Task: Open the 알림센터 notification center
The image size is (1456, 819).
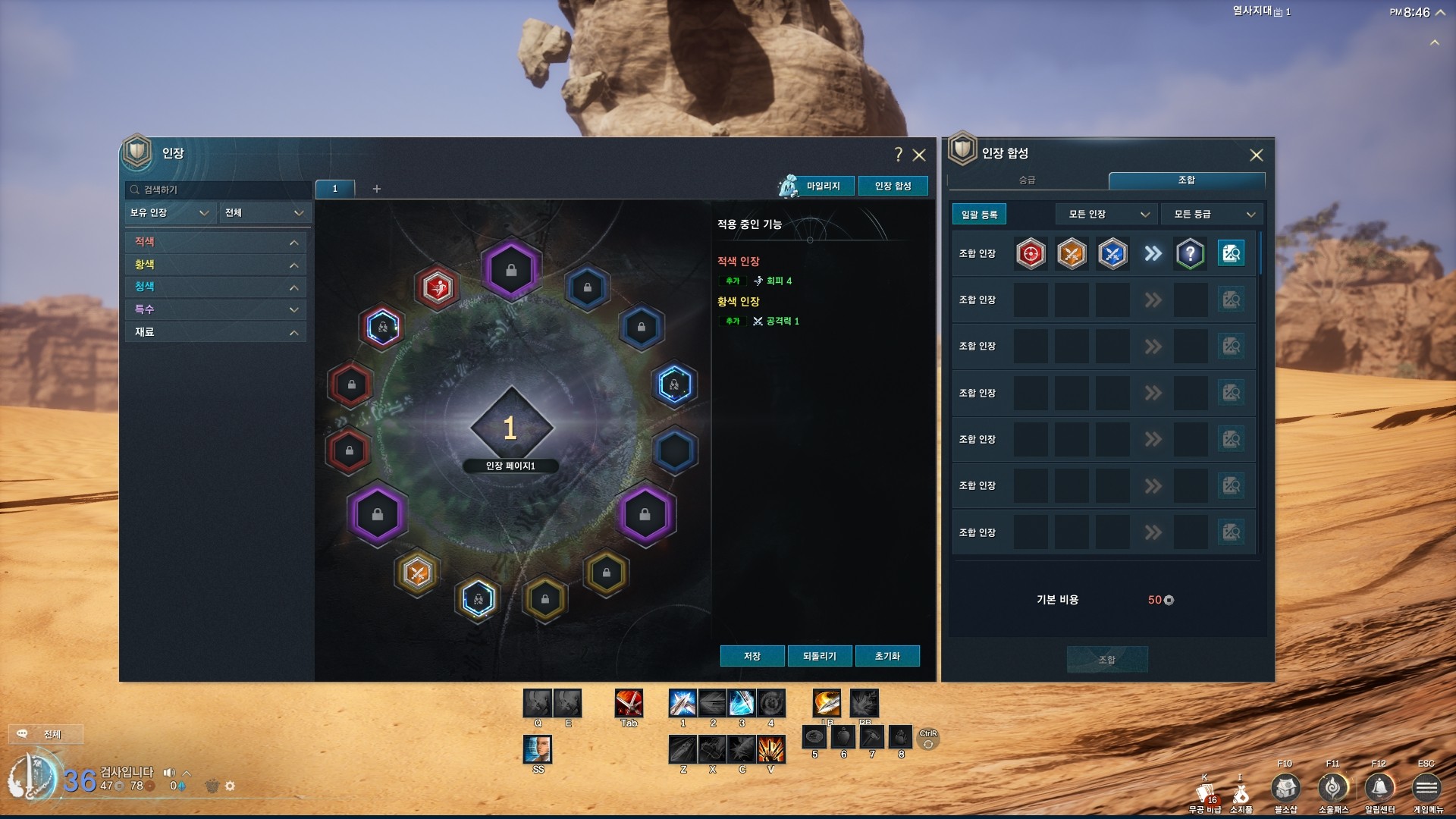Action: (x=1379, y=789)
